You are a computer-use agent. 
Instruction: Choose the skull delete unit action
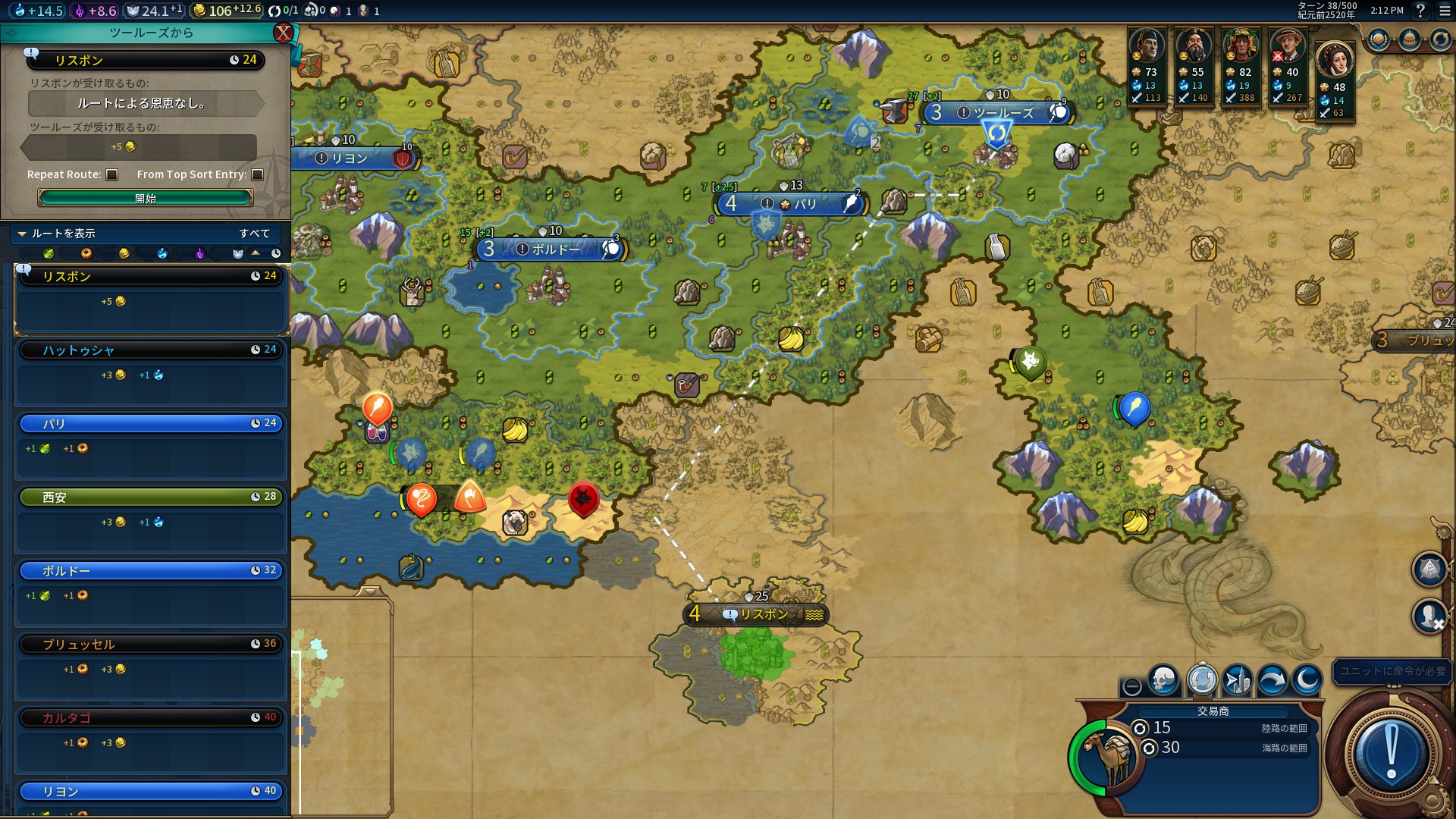pyautogui.click(x=1163, y=680)
